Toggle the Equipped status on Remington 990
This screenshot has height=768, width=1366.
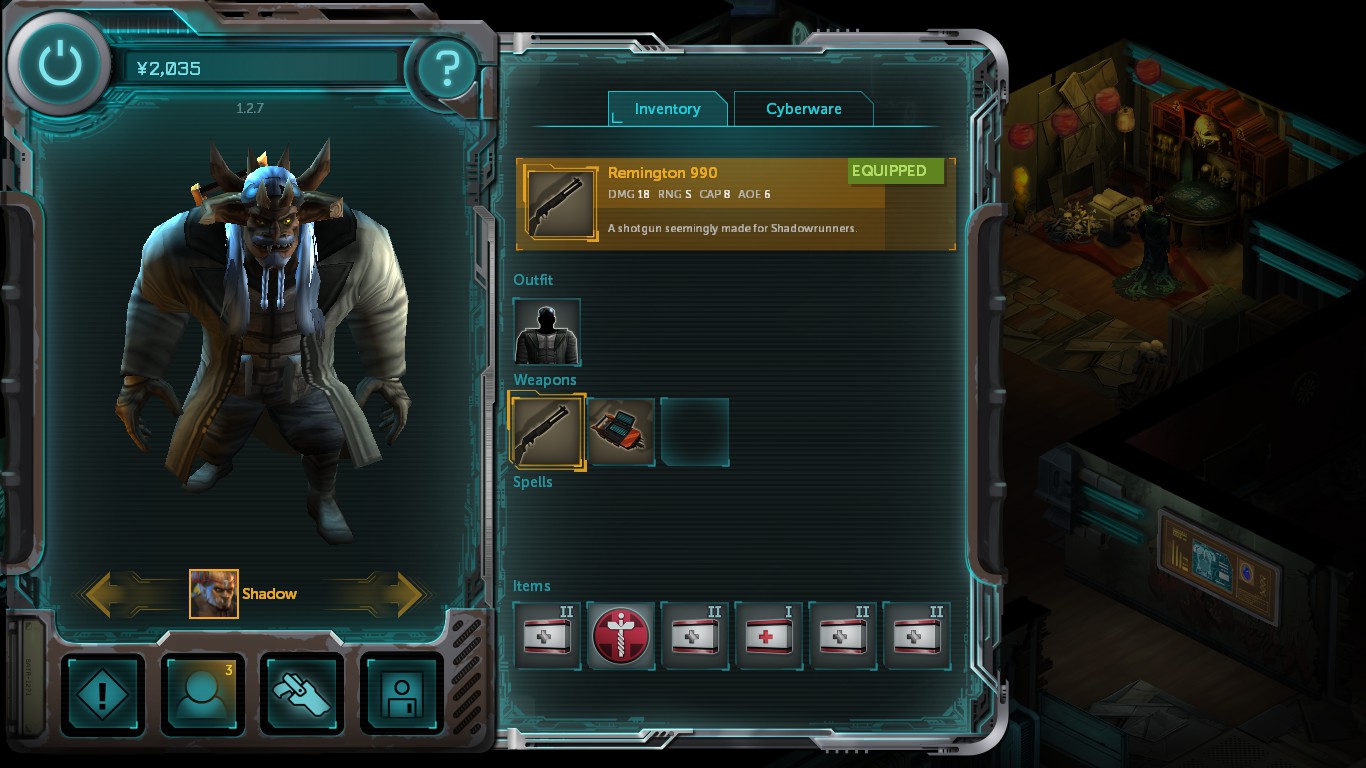(895, 171)
